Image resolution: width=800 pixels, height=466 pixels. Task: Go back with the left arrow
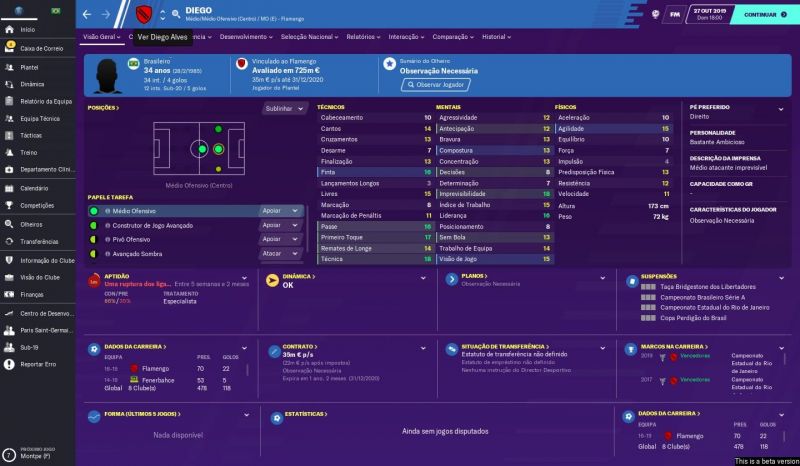tap(86, 15)
